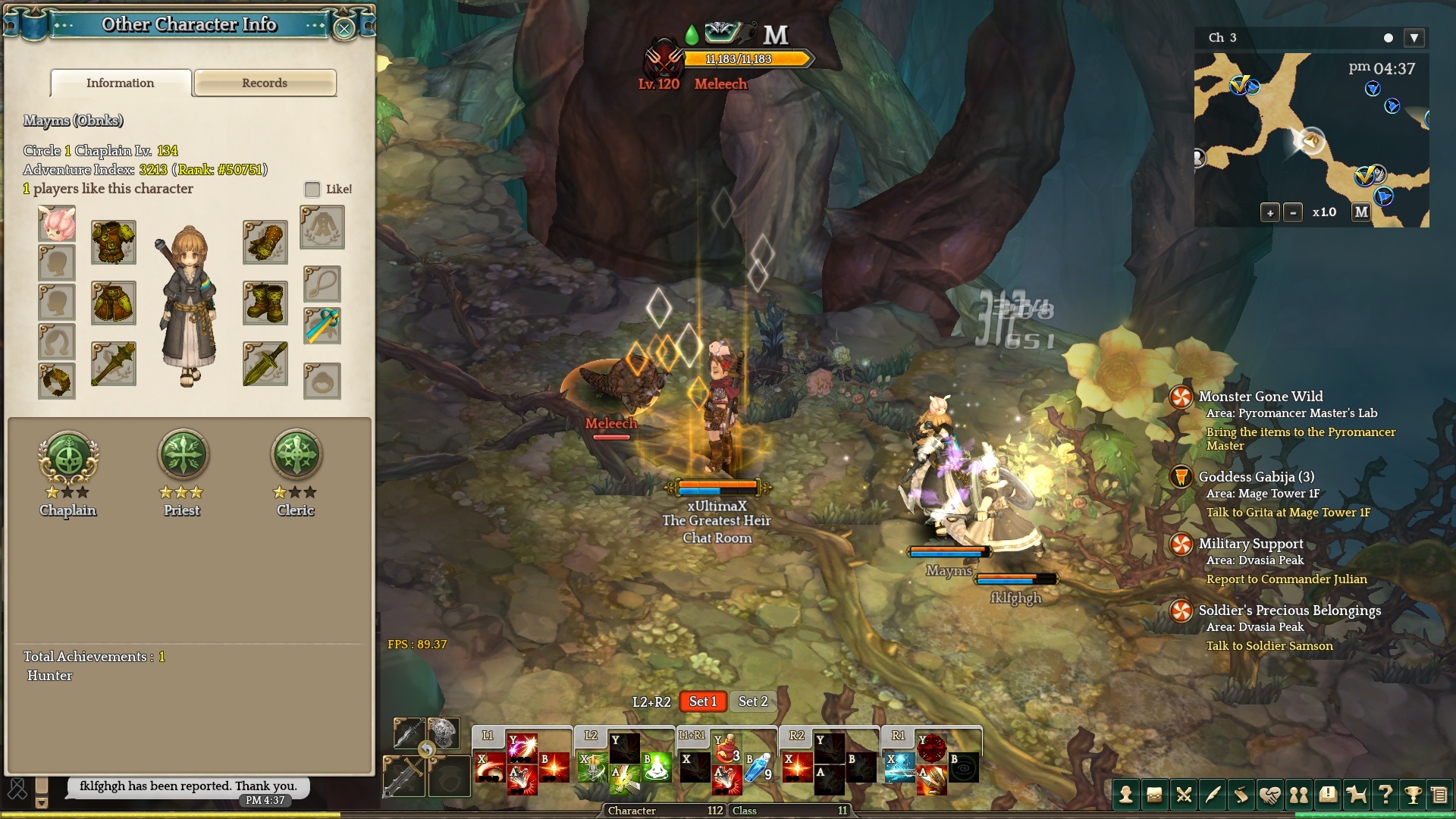This screenshot has width=1456, height=819.
Task: Tick the Like! checkbox
Action: [312, 189]
